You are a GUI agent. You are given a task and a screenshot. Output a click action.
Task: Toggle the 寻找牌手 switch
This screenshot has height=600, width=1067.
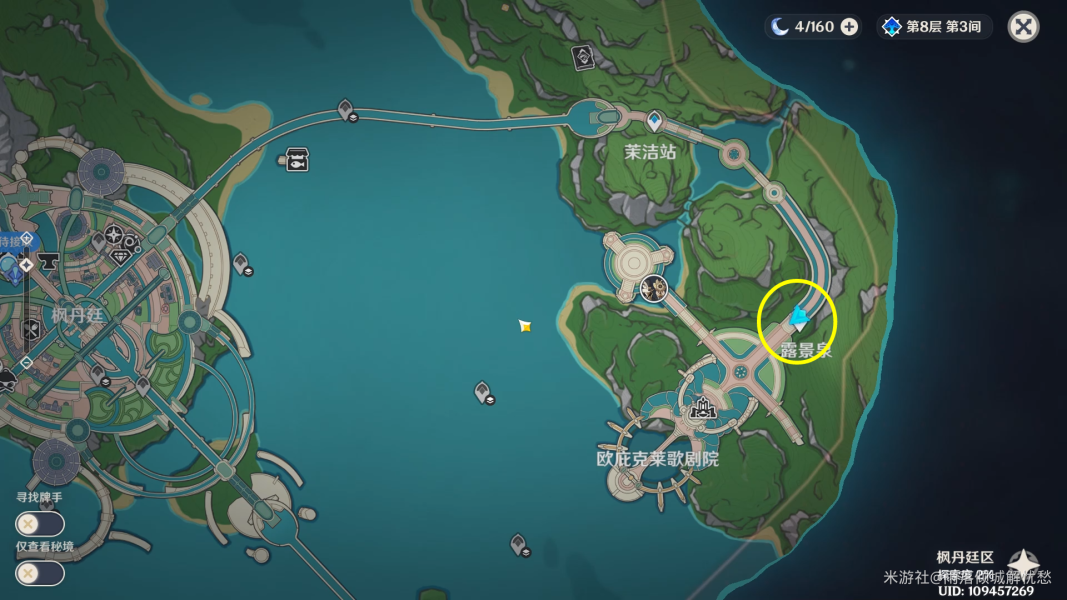pyautogui.click(x=40, y=524)
